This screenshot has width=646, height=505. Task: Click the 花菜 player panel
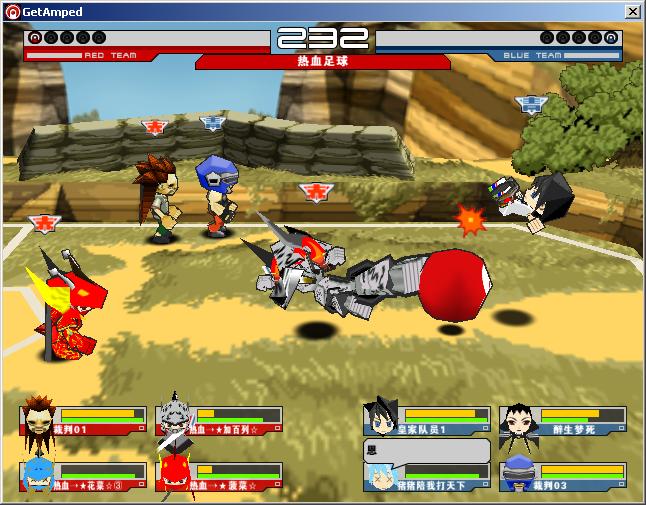83,477
